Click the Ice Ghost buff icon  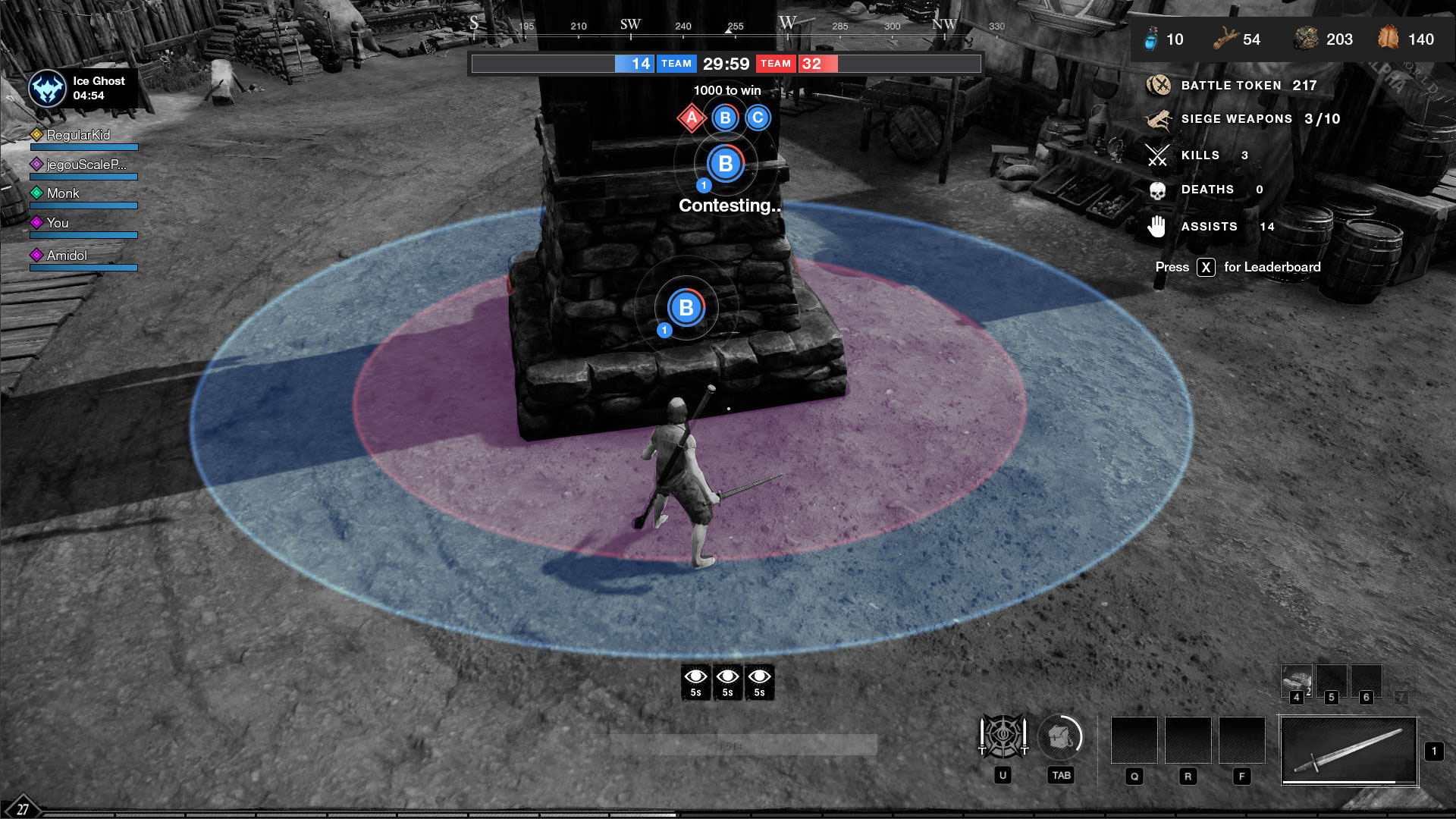(48, 89)
